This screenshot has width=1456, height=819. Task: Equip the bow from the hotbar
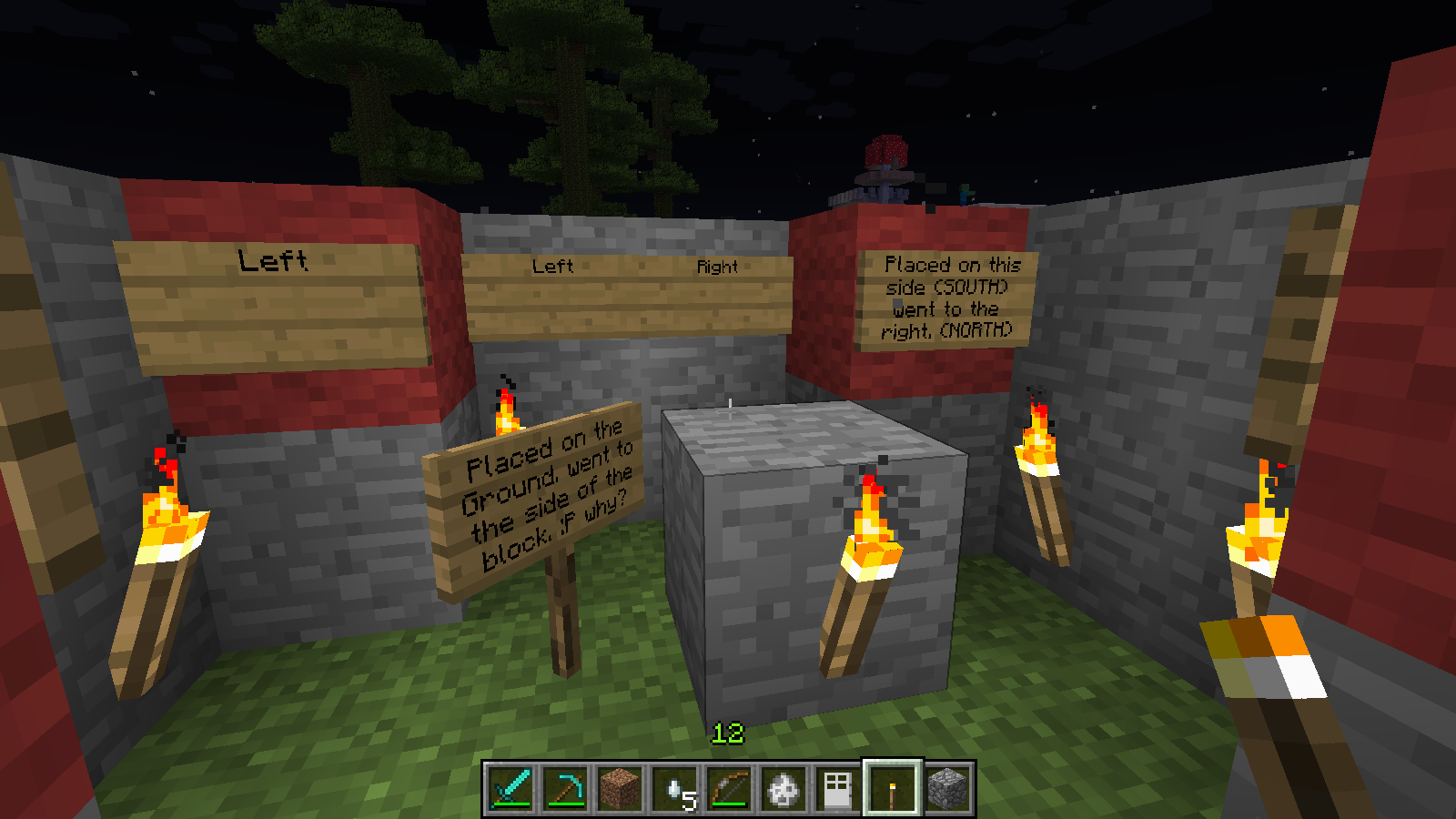click(729, 789)
